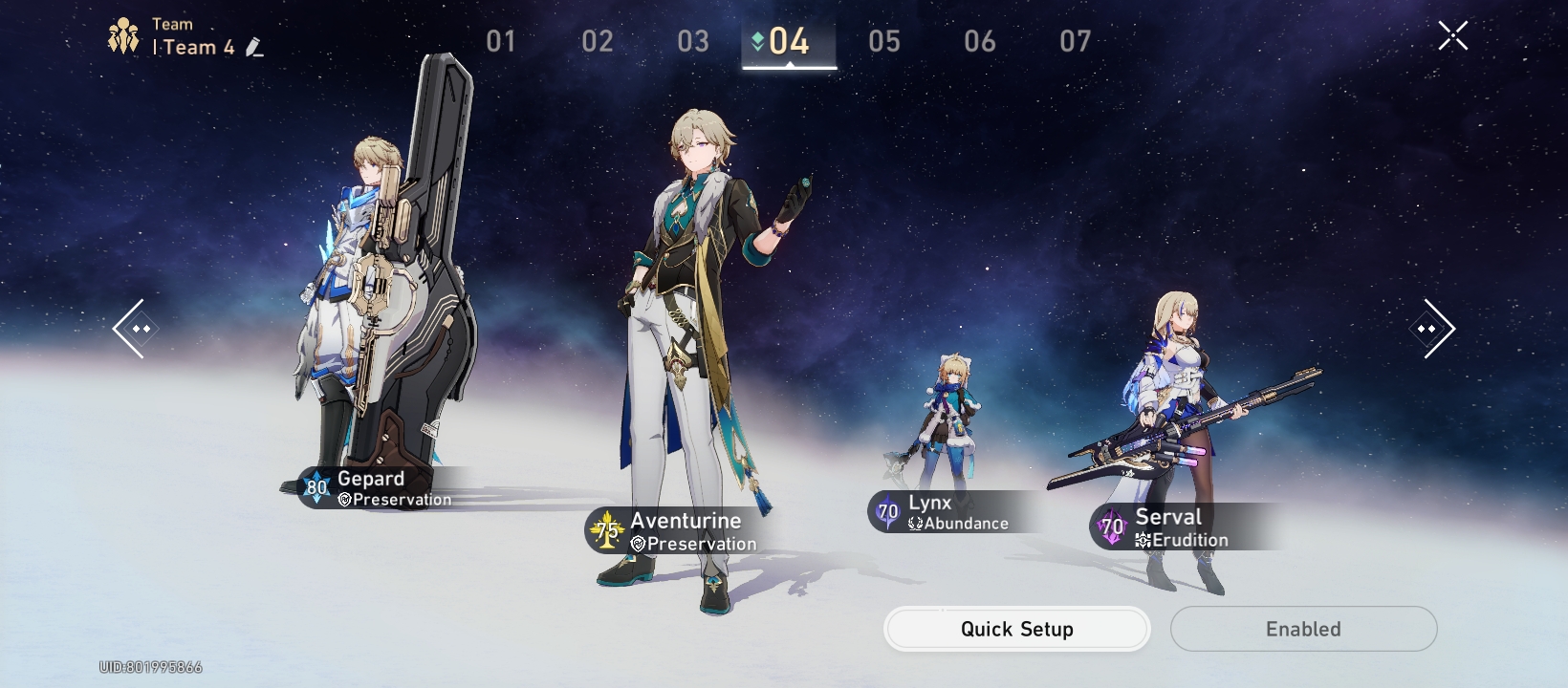Select team slot 05
1568x688 pixels.
(x=884, y=41)
